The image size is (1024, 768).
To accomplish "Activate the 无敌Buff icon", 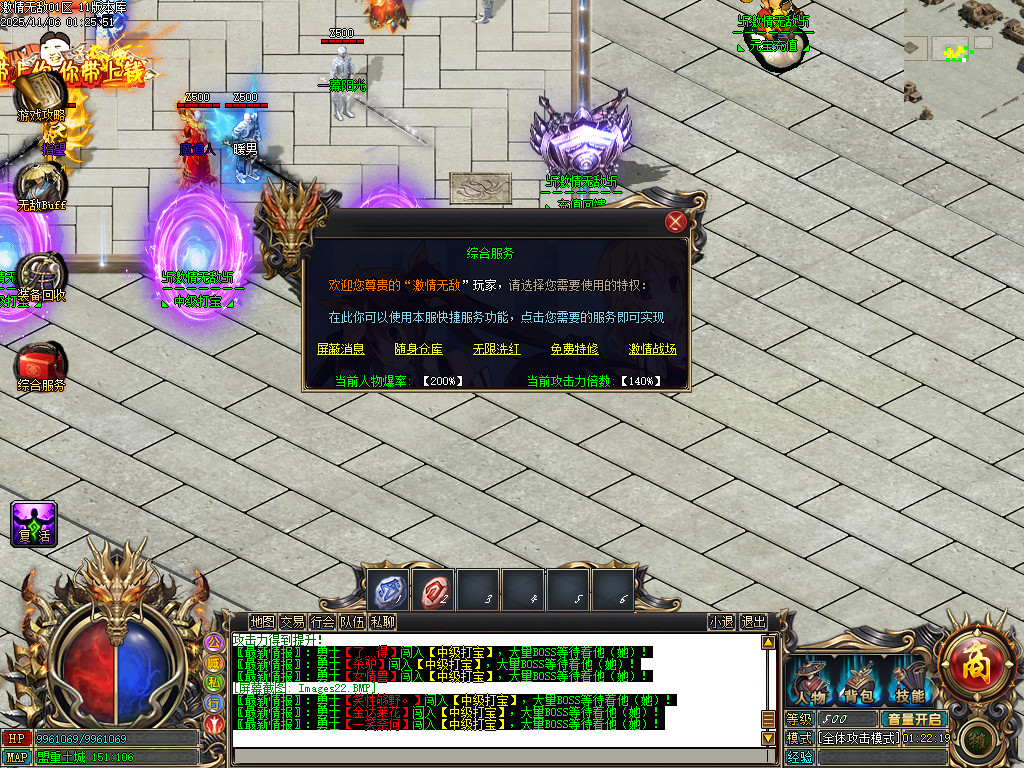I will pyautogui.click(x=40, y=184).
